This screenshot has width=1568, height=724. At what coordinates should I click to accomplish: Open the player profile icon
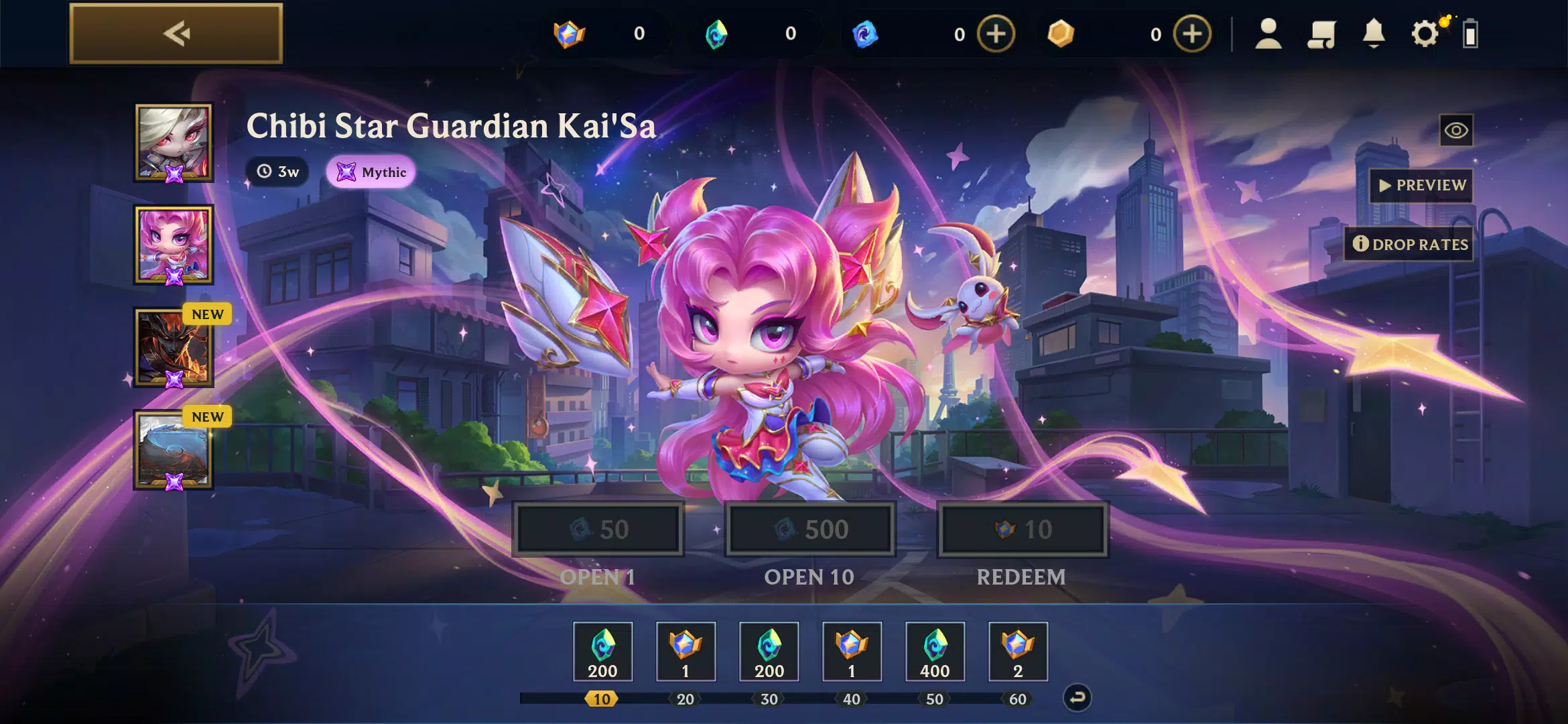coord(1268,35)
